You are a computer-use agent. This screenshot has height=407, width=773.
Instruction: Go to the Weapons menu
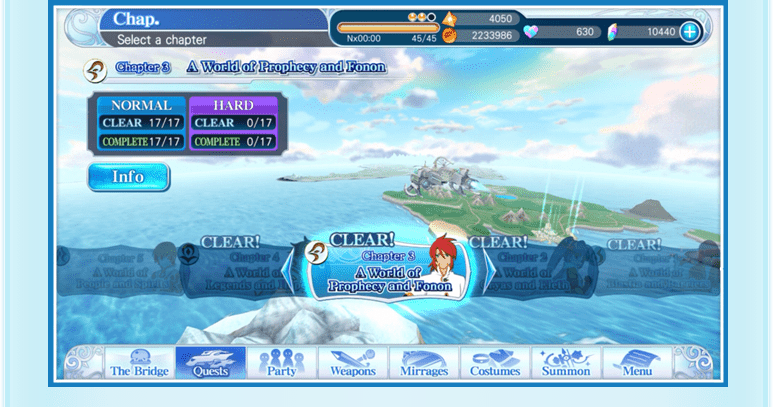pyautogui.click(x=353, y=363)
